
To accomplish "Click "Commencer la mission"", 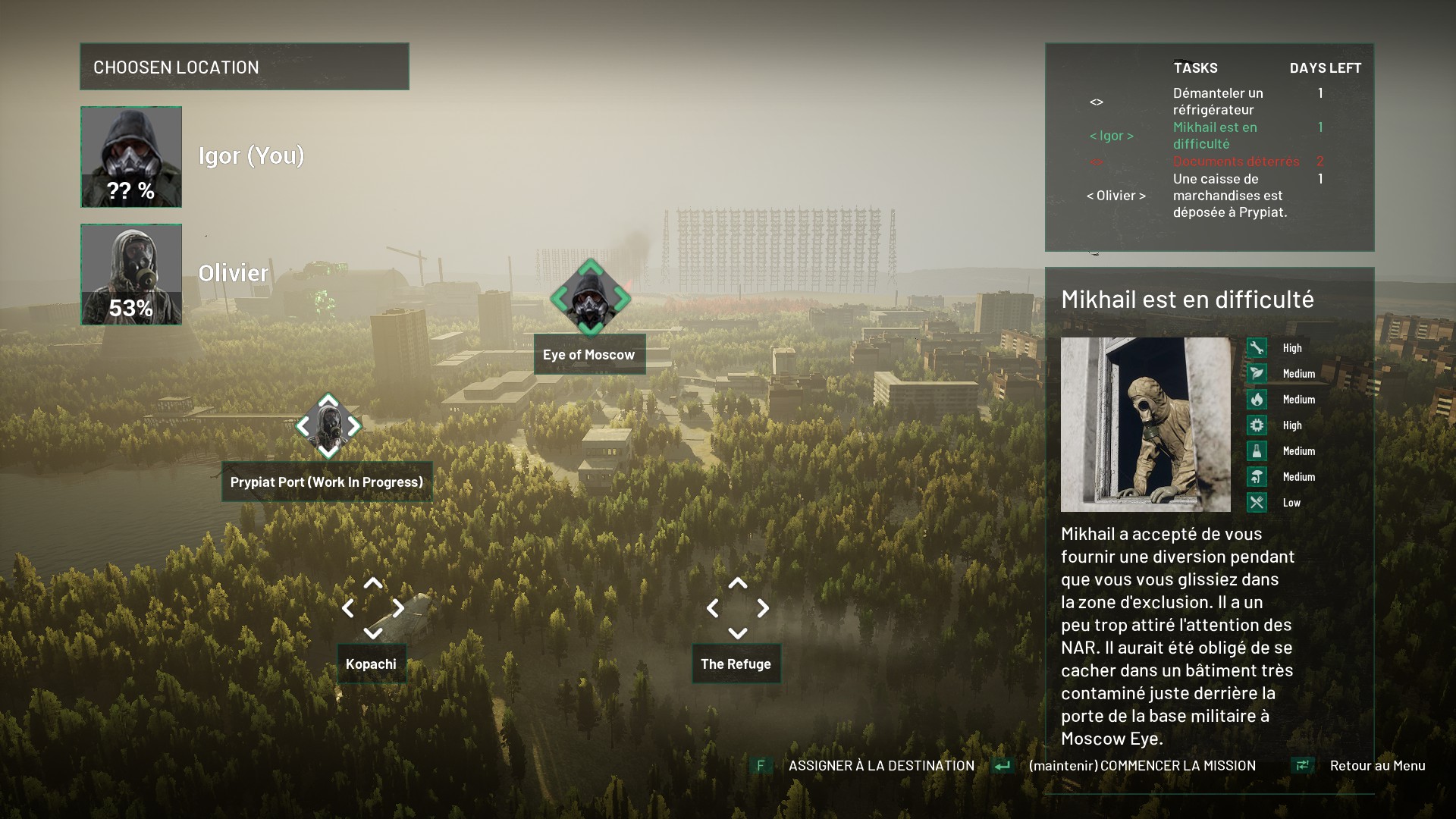I will point(1141,766).
